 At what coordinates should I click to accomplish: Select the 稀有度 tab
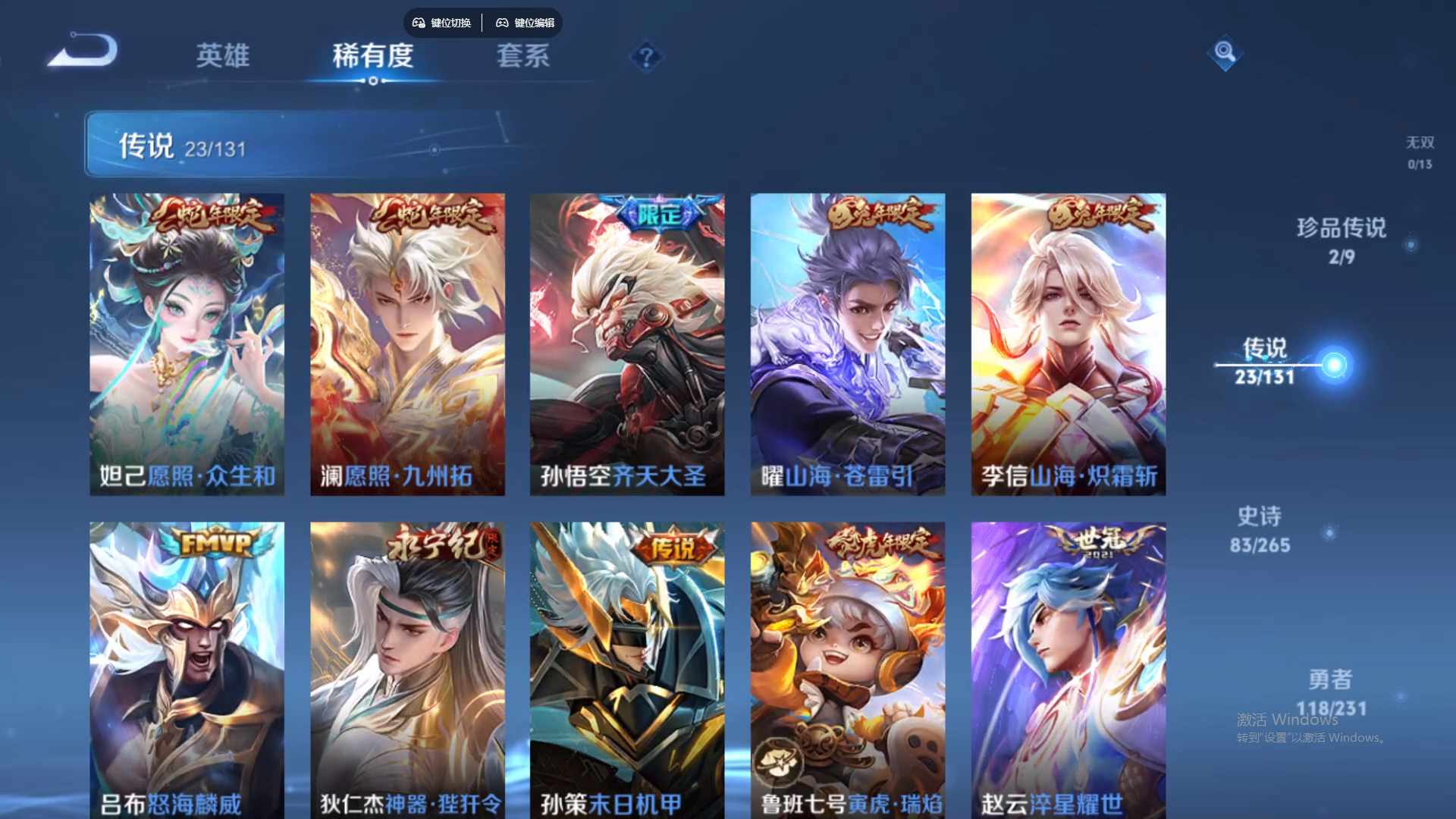click(x=372, y=57)
